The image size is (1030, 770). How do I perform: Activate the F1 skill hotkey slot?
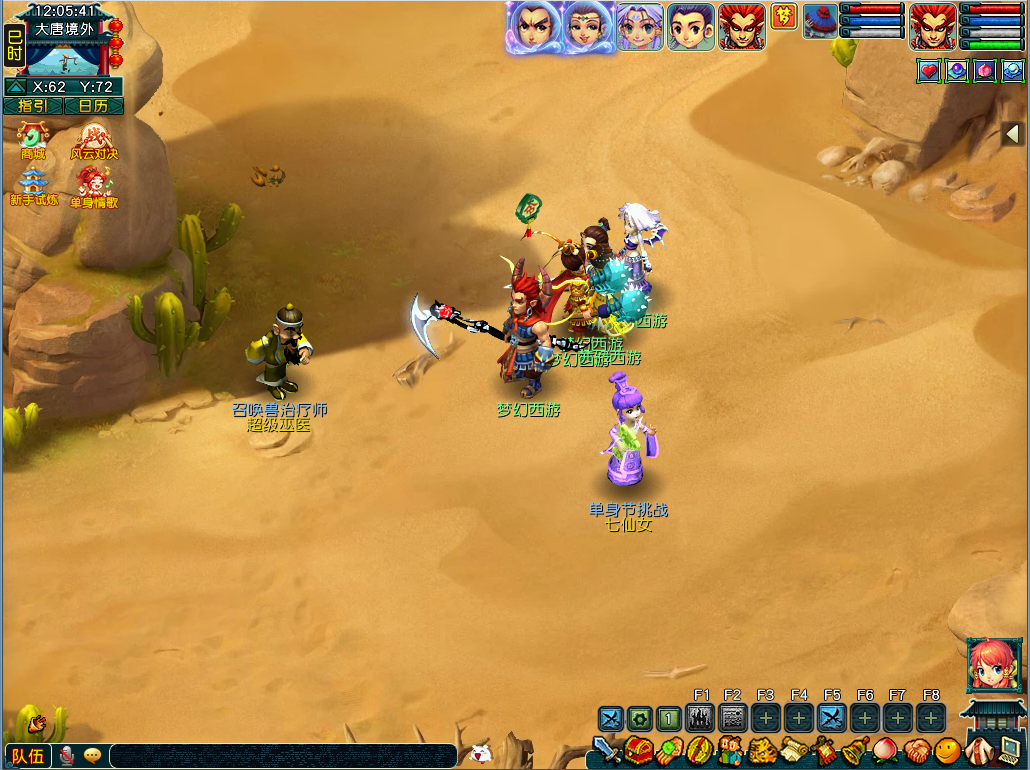(x=700, y=718)
